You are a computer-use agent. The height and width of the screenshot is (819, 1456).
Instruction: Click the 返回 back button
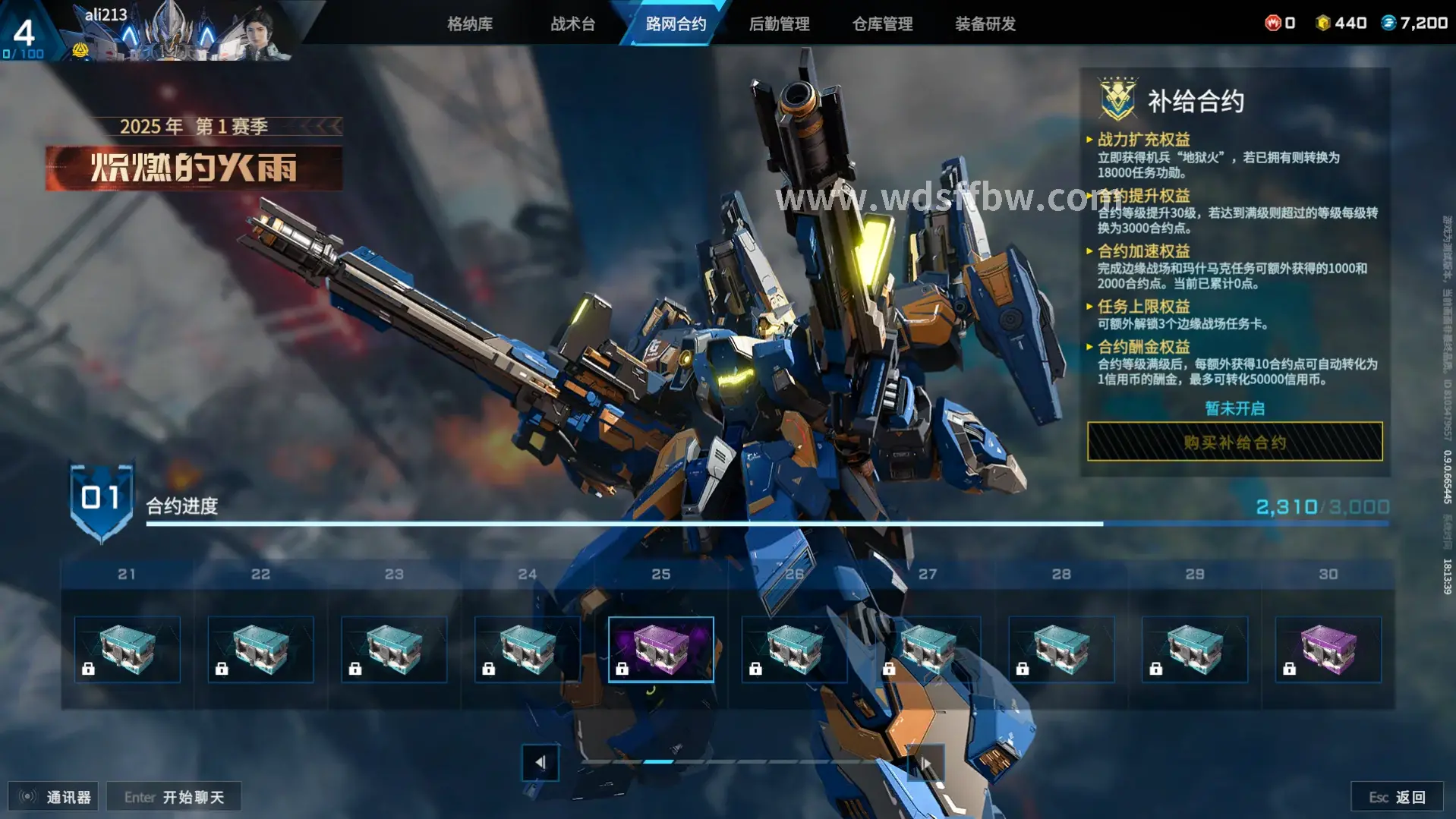[x=1397, y=797]
